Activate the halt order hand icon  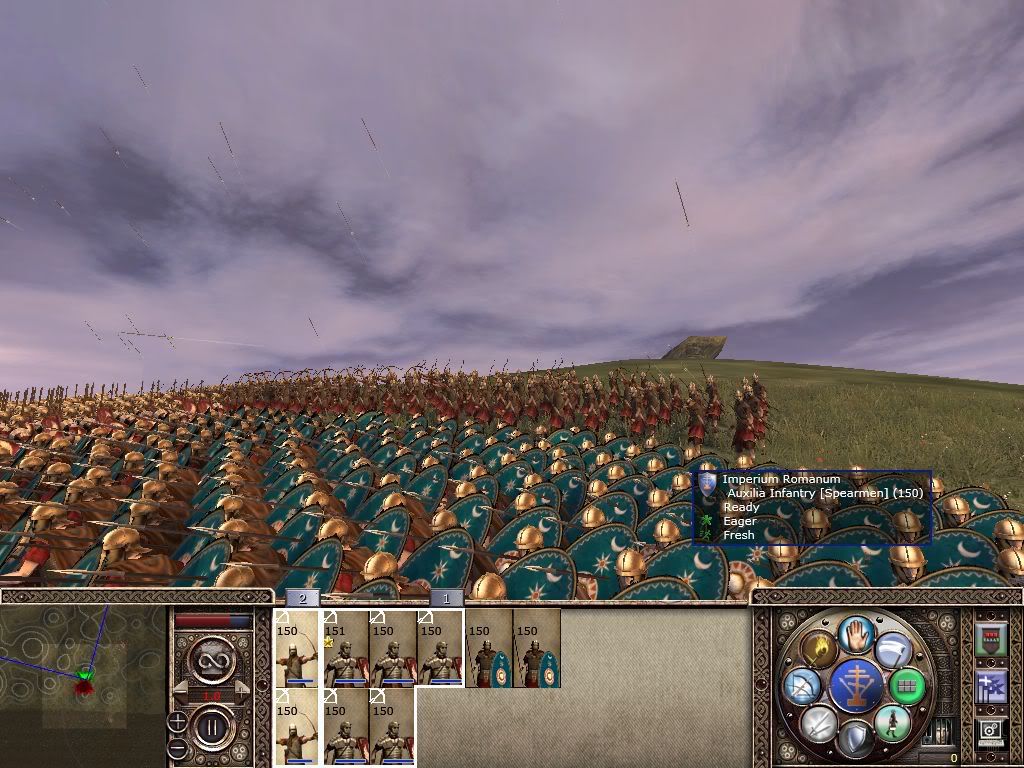856,633
